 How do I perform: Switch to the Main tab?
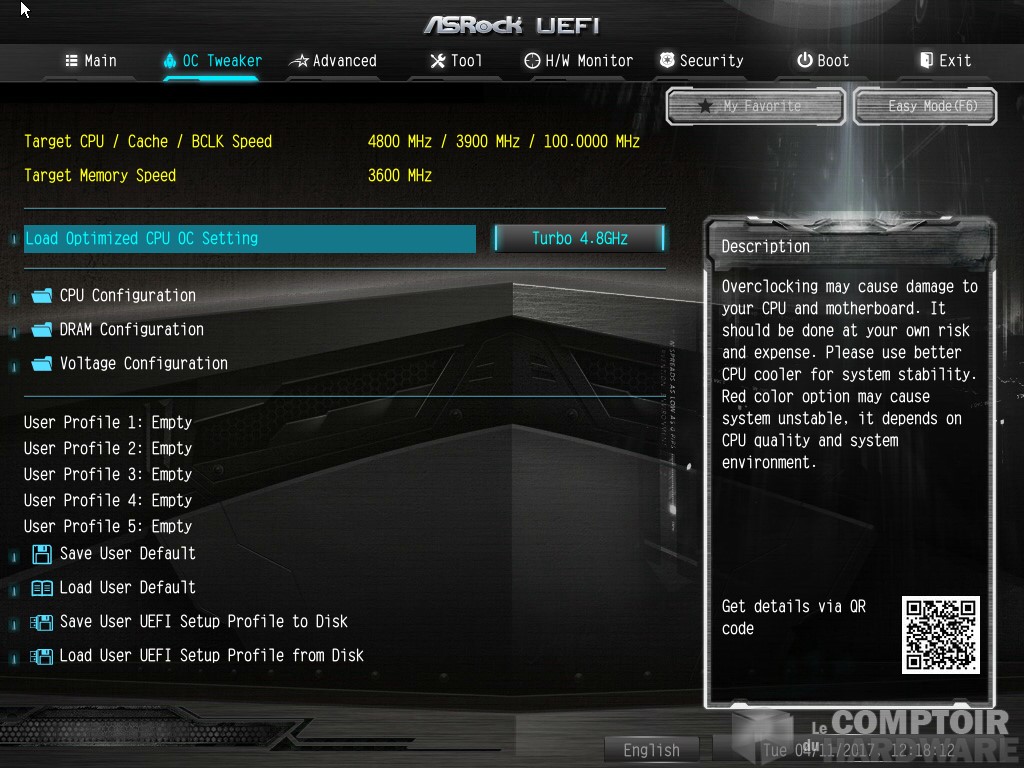[x=91, y=61]
